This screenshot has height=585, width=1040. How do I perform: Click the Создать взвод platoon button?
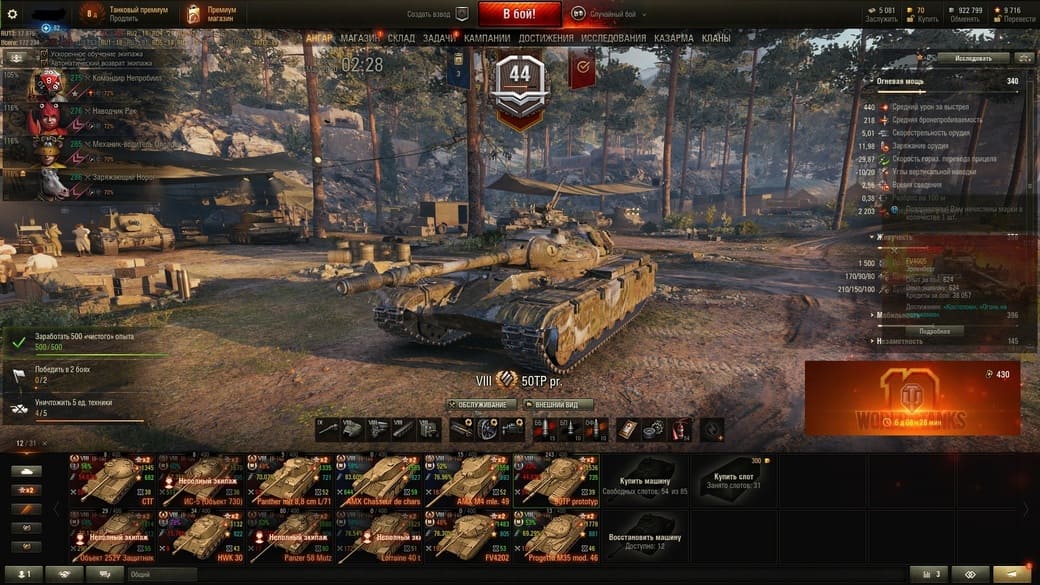coord(438,14)
